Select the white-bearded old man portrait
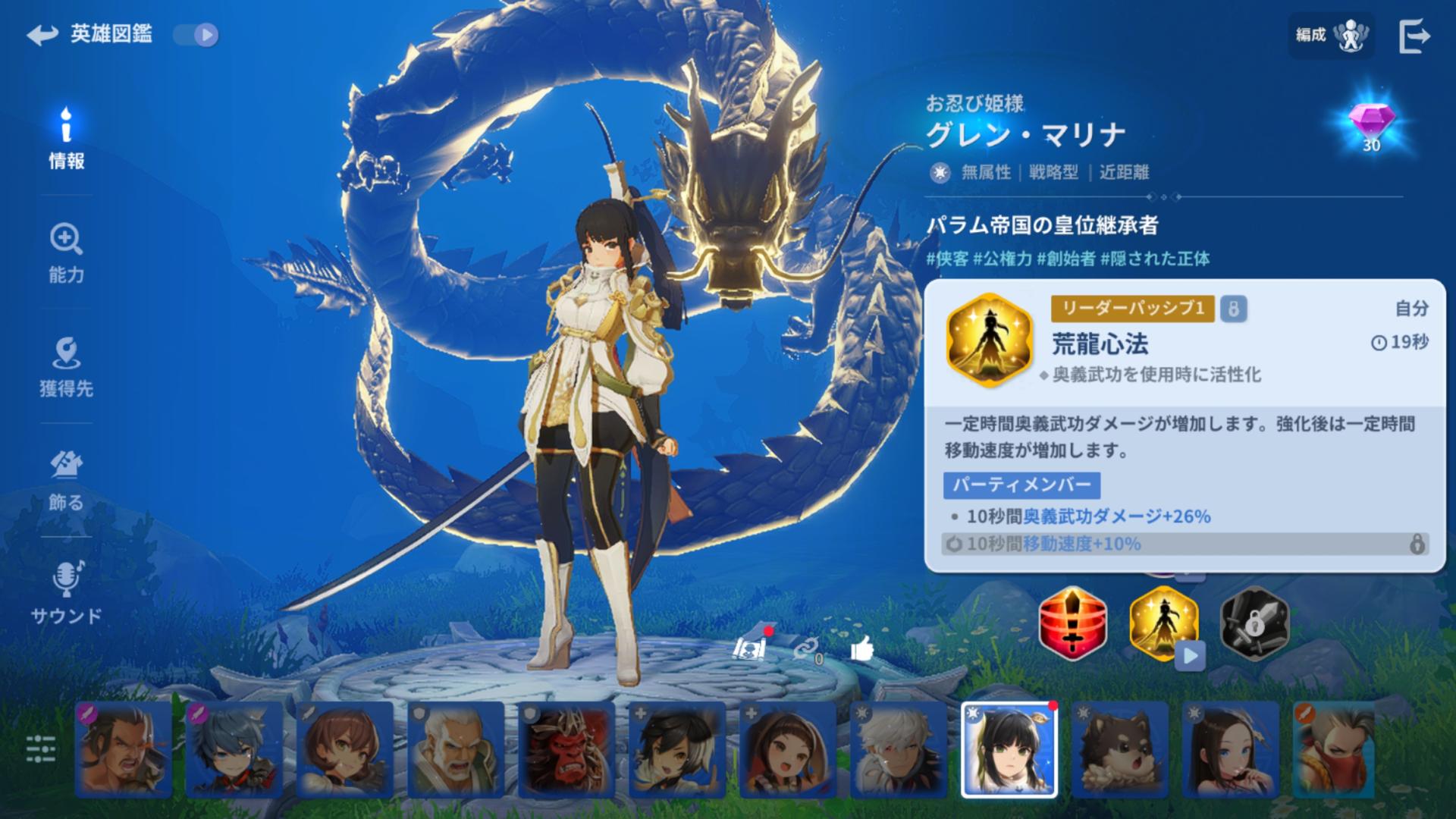 coord(456,749)
